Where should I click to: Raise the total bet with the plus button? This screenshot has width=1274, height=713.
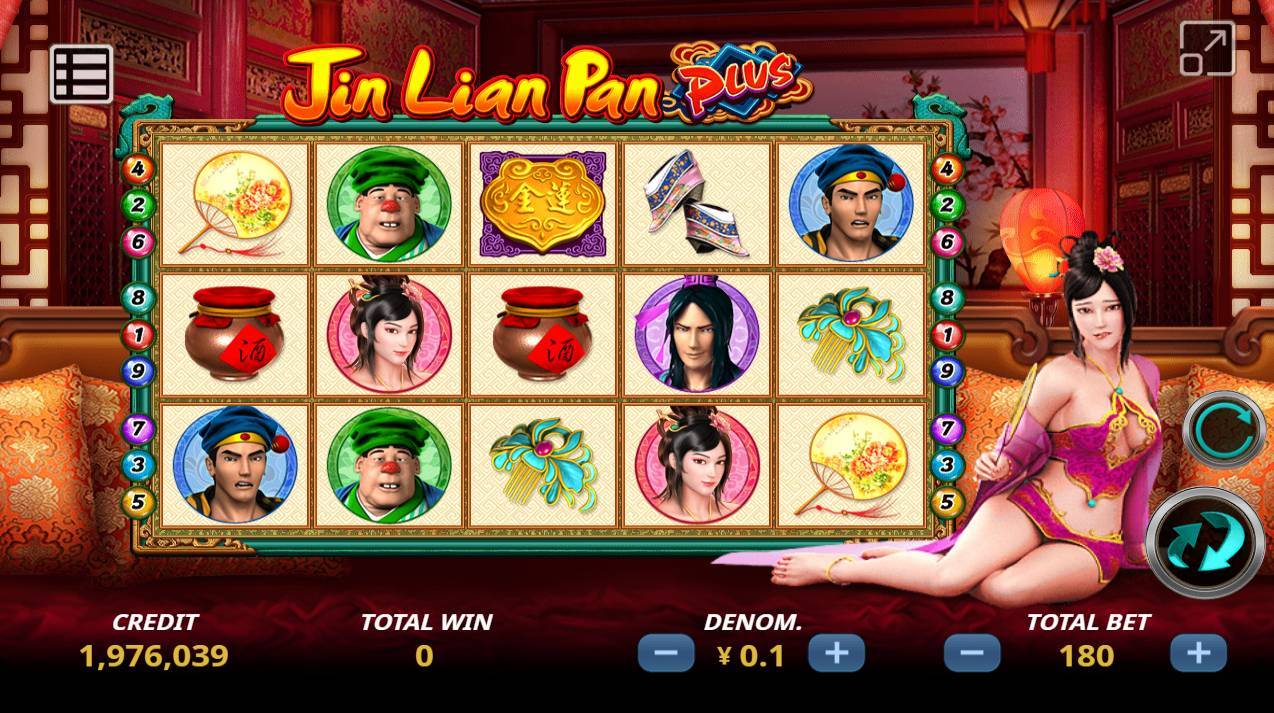1198,654
